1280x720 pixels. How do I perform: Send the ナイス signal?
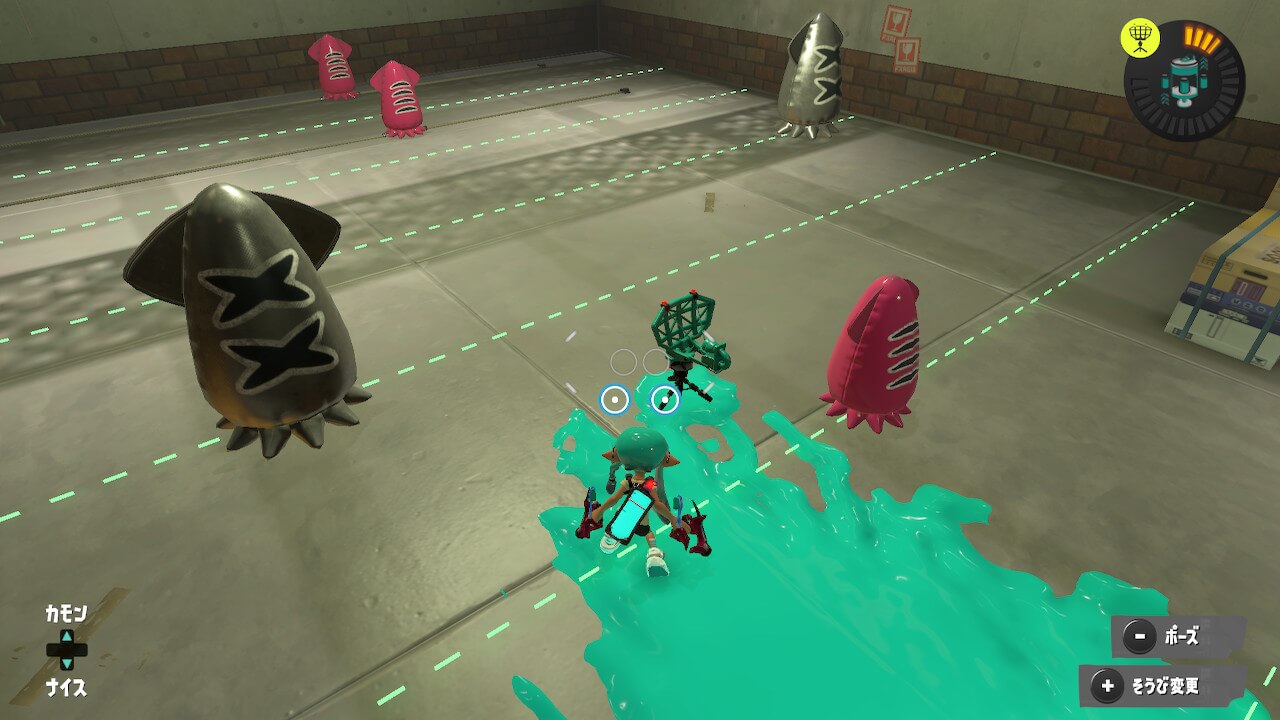pos(66,687)
